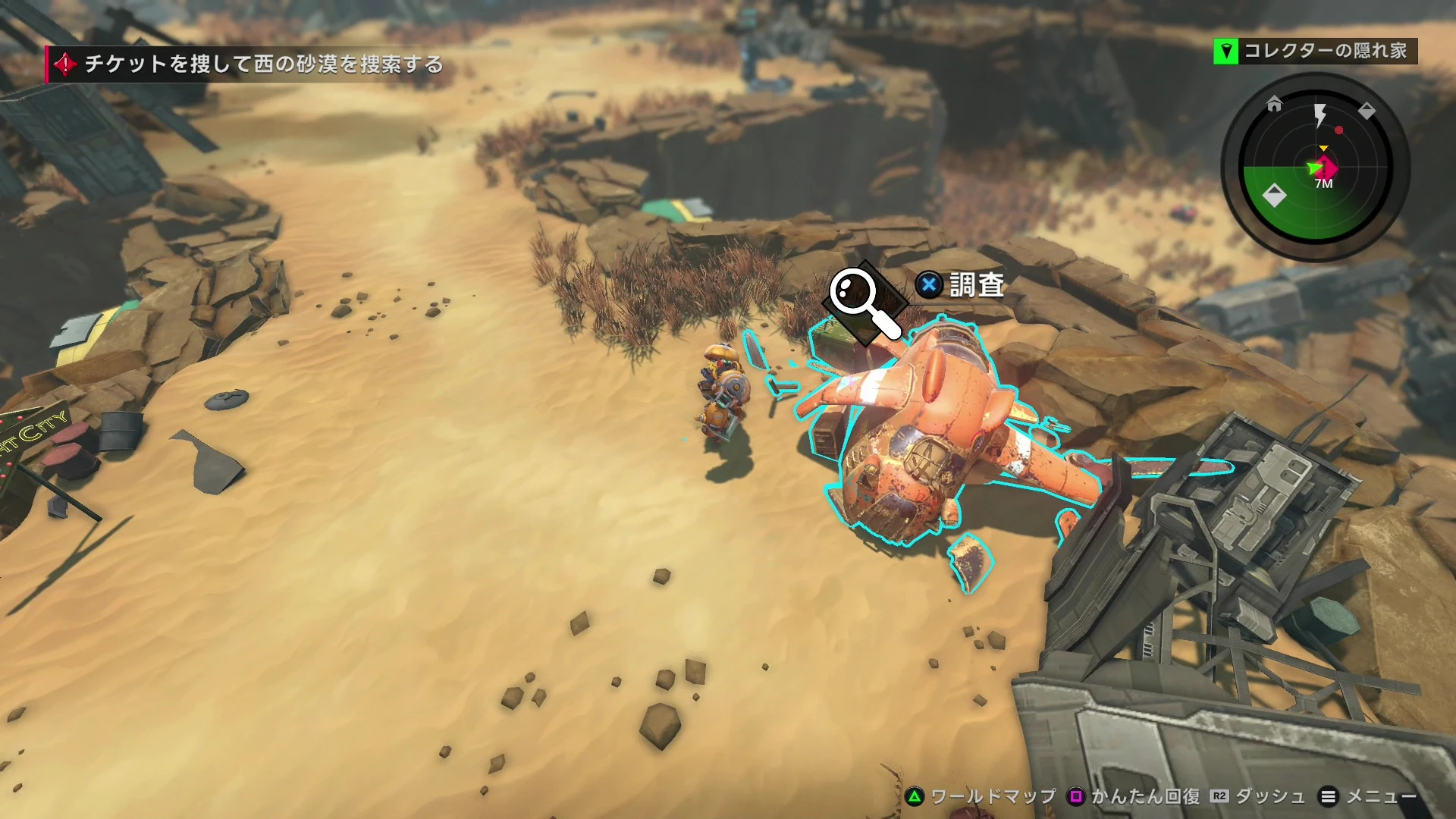Click the diamond marker in the minimap's green zone

(1274, 195)
